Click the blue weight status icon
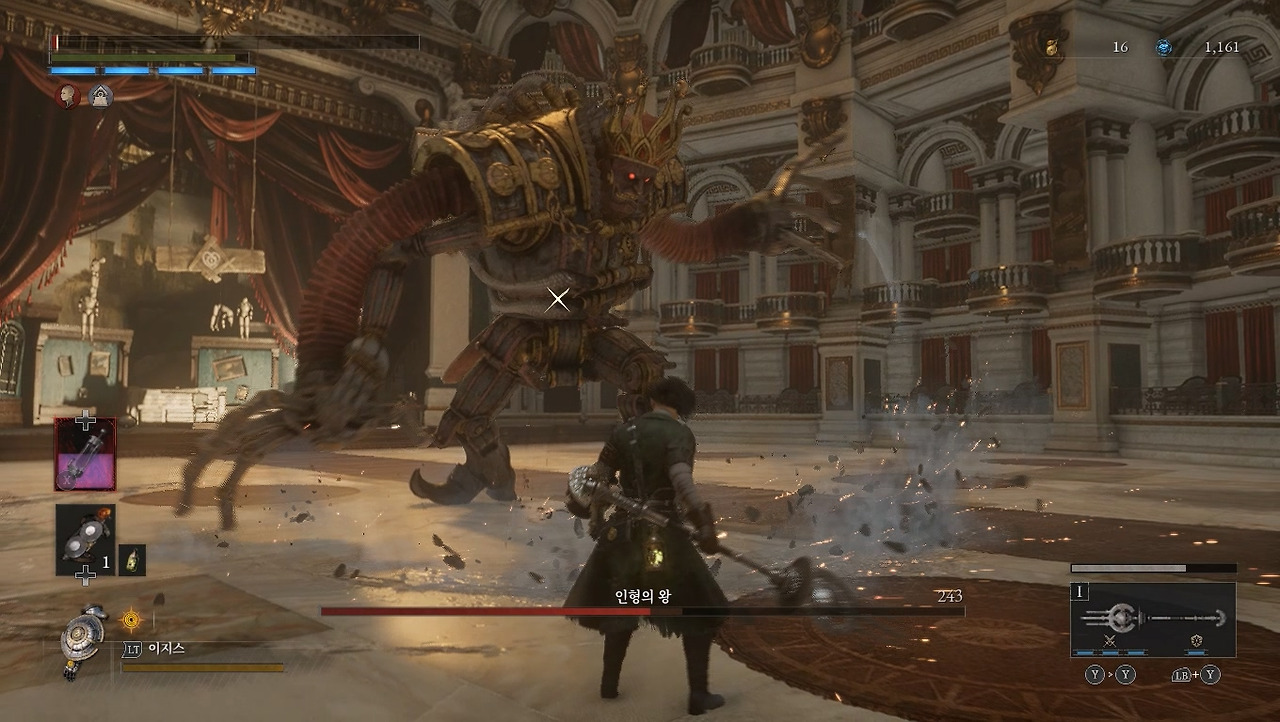This screenshot has width=1280, height=722. coord(100,96)
